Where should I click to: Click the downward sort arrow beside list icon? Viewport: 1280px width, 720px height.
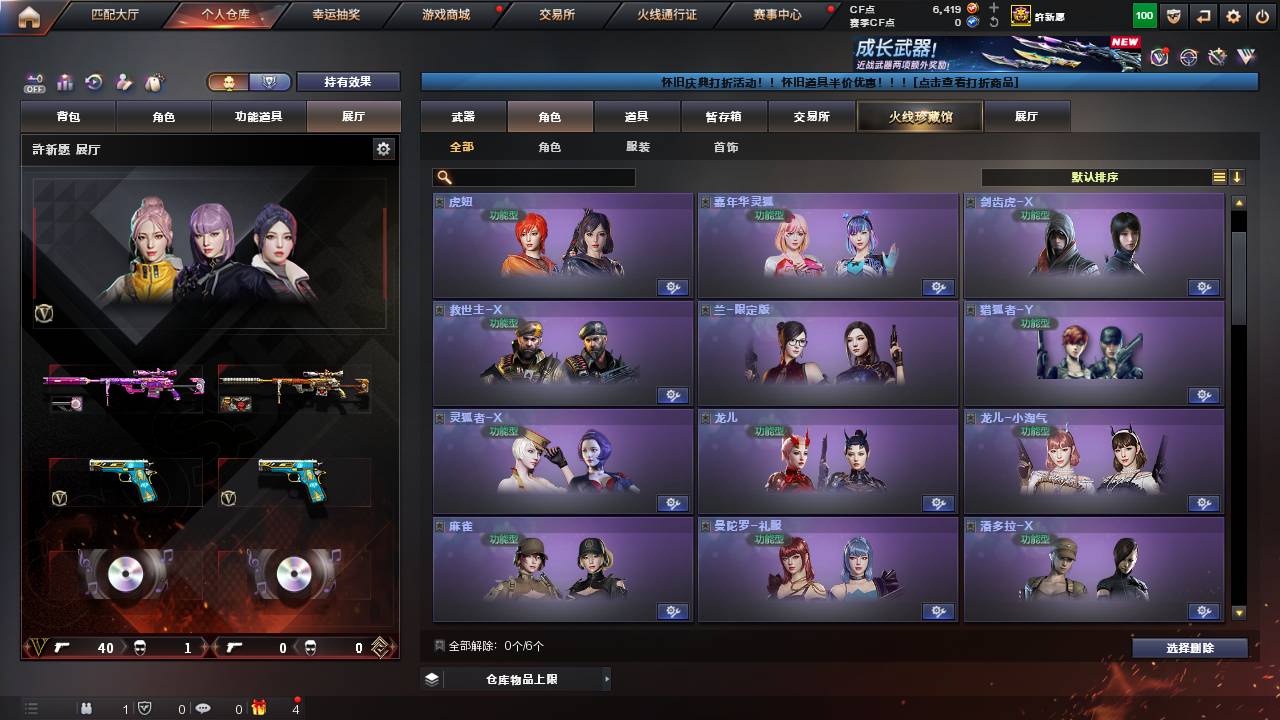click(x=1238, y=177)
